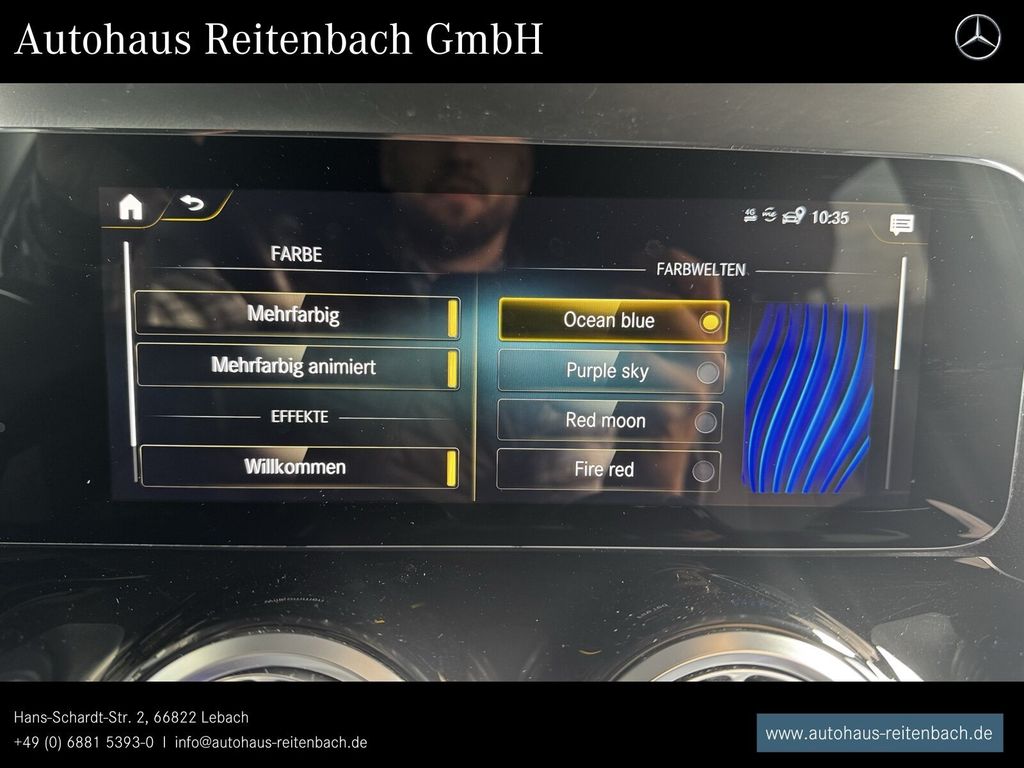Image resolution: width=1024 pixels, height=768 pixels.
Task: Open the messages notification icon
Action: pos(901,225)
